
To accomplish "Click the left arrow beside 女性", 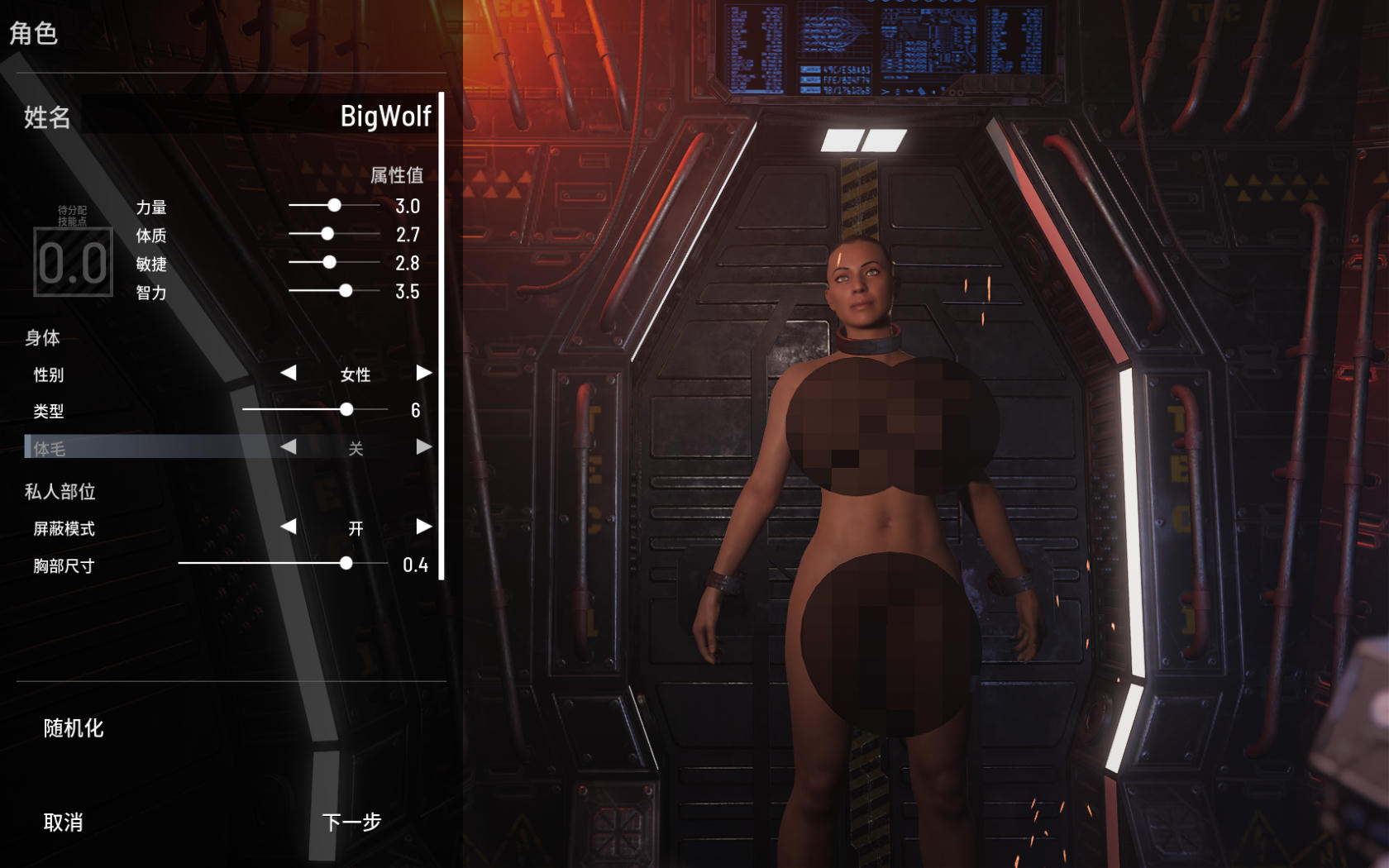I will coord(289,374).
